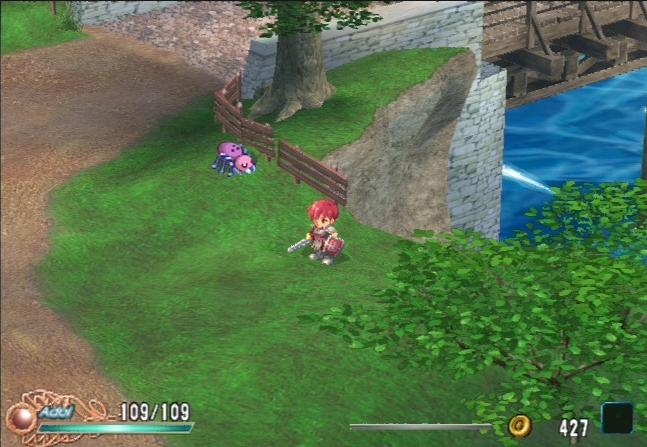The image size is (647, 447).
Task: Click the red orb beside Adol's name
Action: [20, 418]
